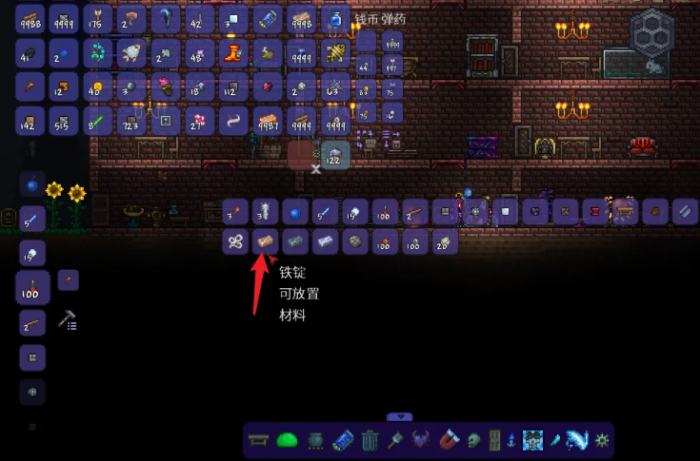The image size is (700, 461).
Task: Click the blue feather wing toolbar icon
Action: pos(579,440)
